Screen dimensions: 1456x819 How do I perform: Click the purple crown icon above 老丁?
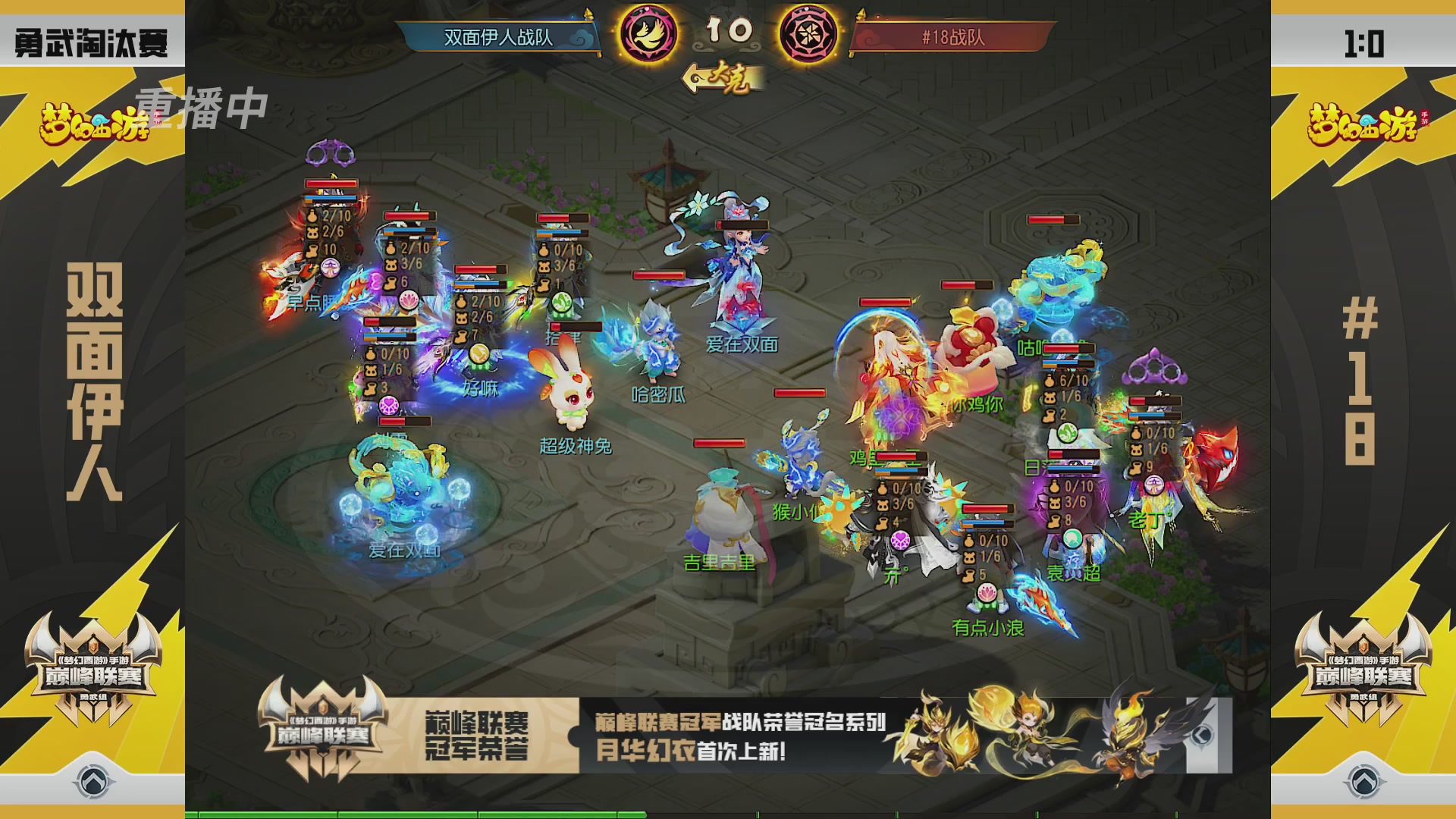point(1156,367)
